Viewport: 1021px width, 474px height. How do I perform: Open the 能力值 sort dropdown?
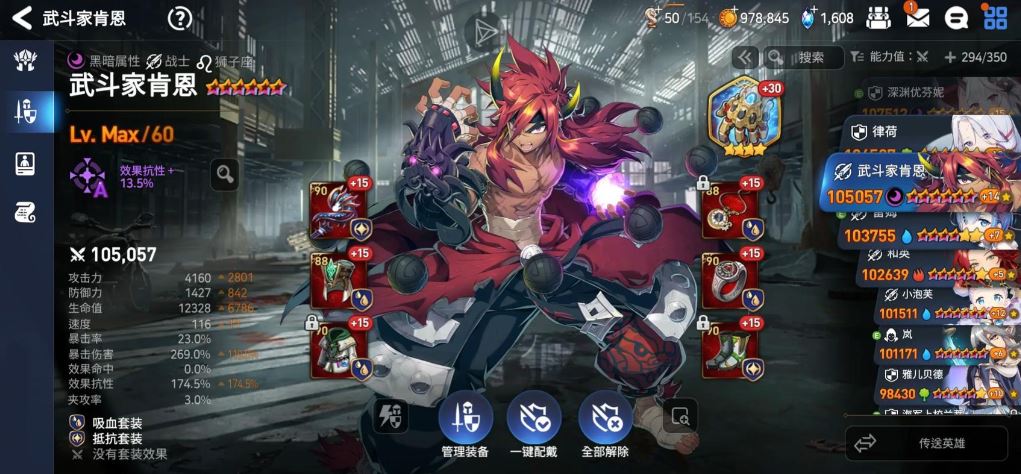[x=899, y=57]
